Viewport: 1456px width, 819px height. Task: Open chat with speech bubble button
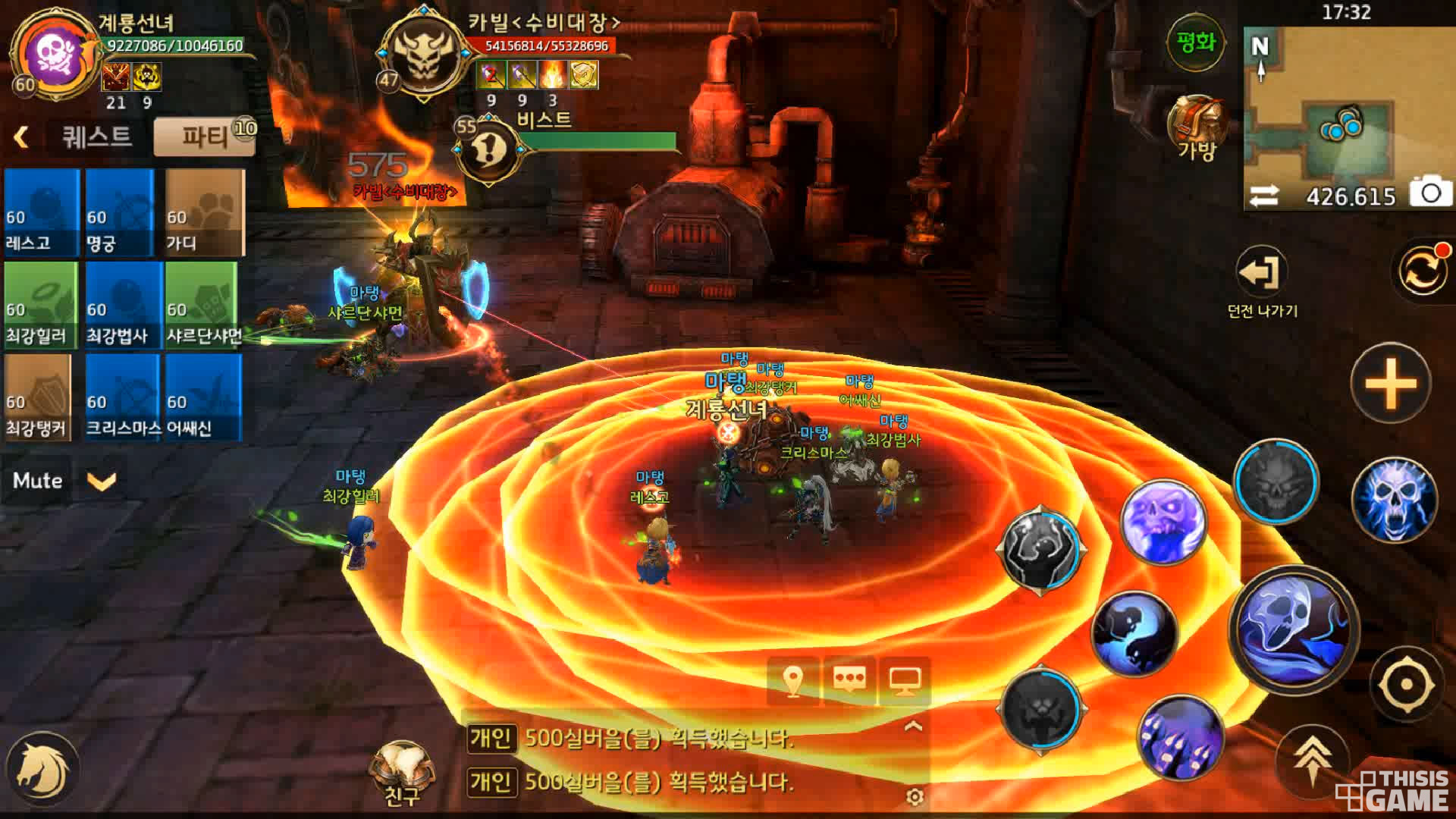point(849,679)
